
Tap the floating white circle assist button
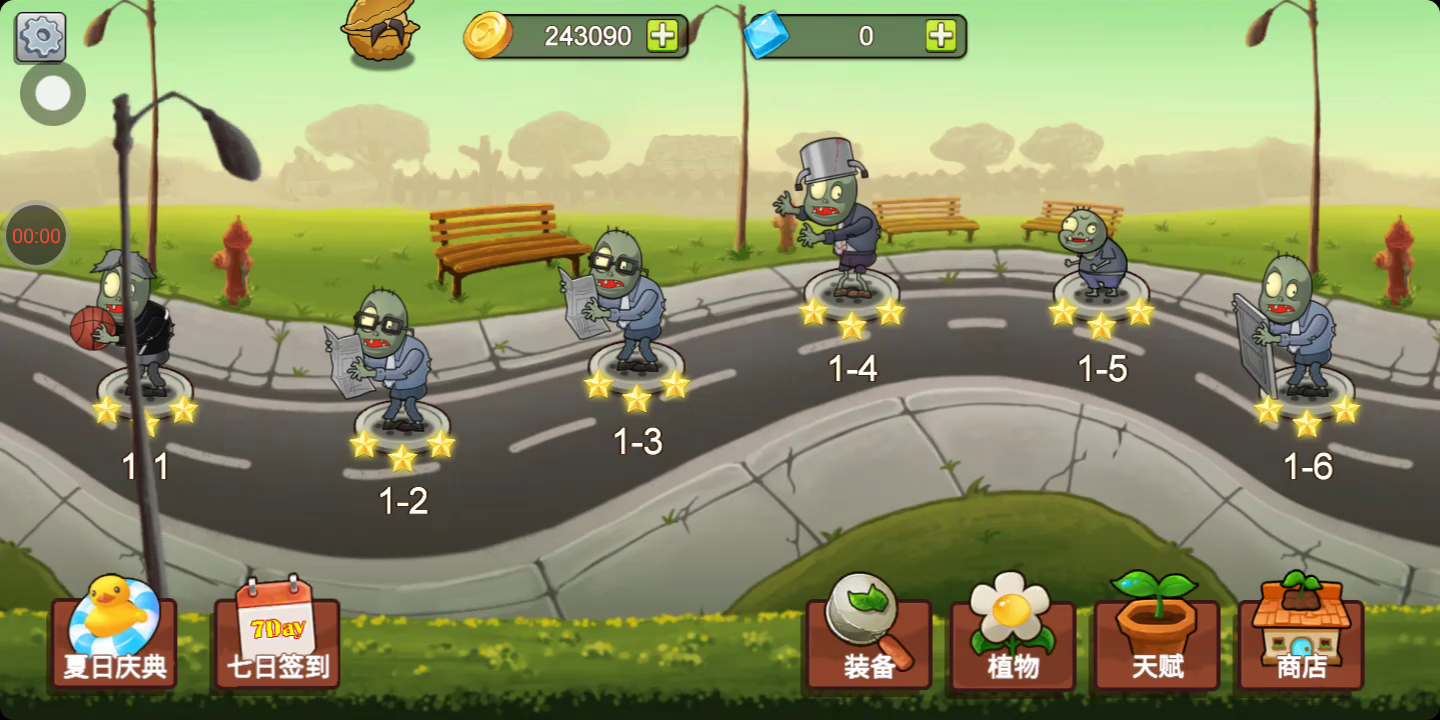(53, 94)
